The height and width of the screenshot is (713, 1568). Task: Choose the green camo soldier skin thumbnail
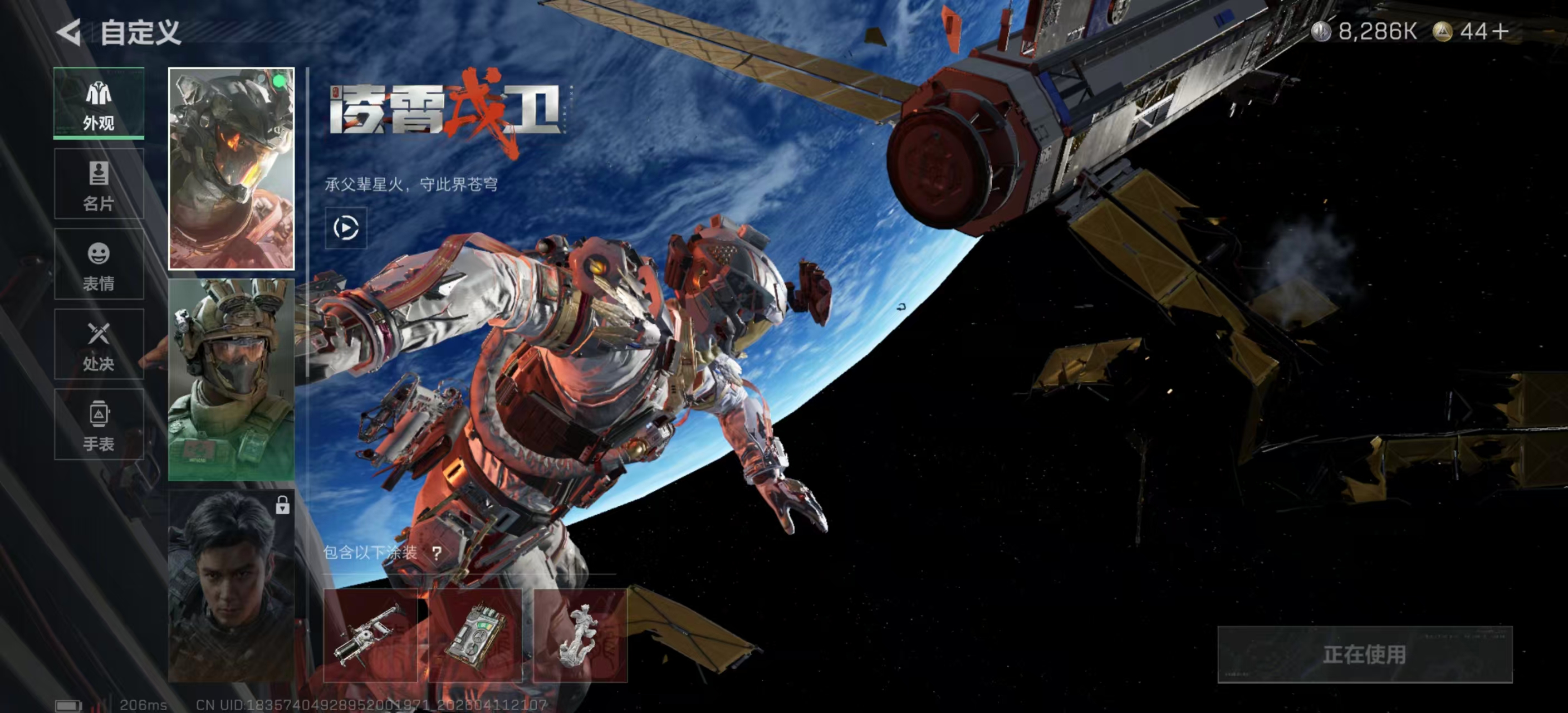(231, 380)
